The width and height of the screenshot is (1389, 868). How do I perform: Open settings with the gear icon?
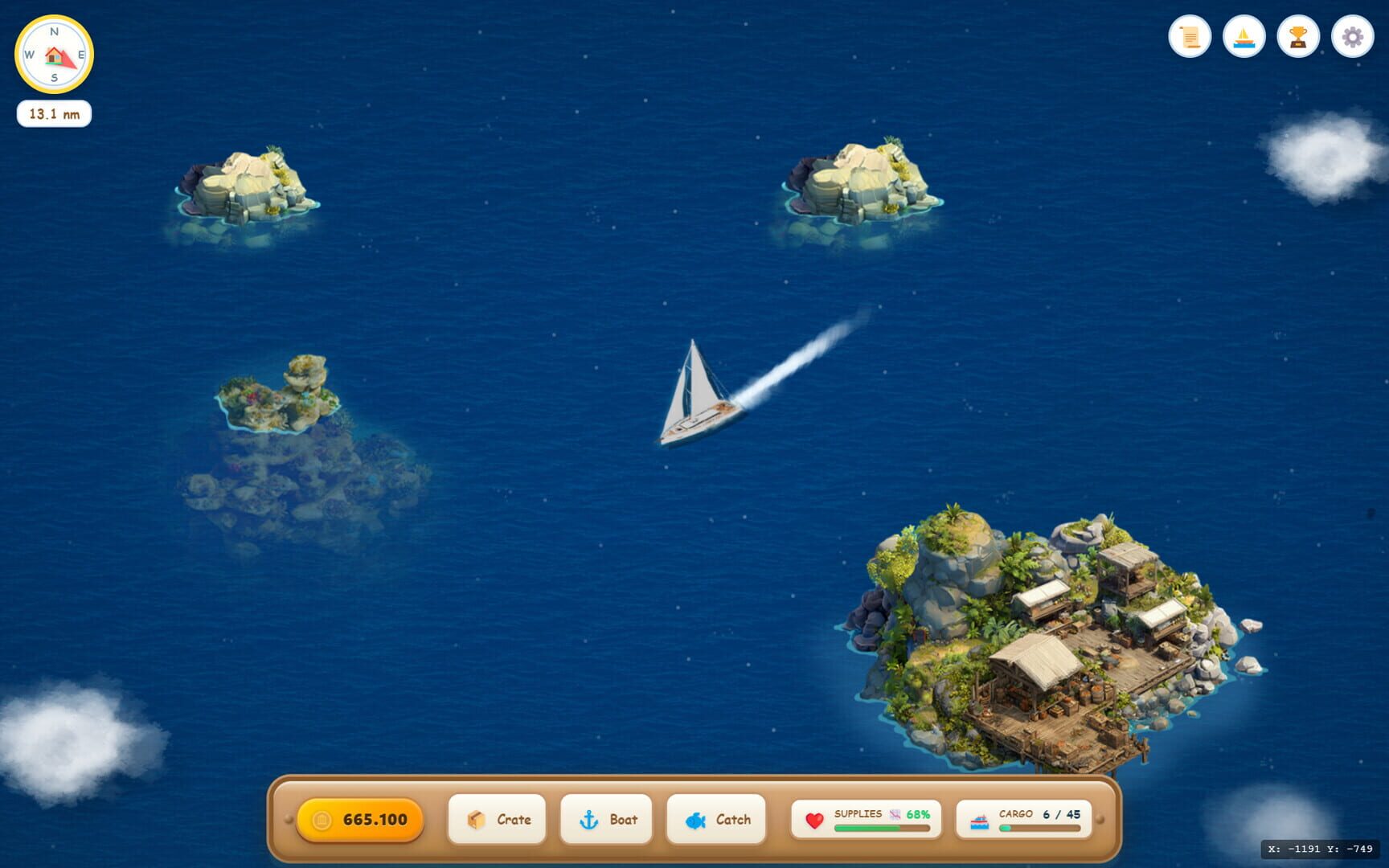coord(1351,36)
